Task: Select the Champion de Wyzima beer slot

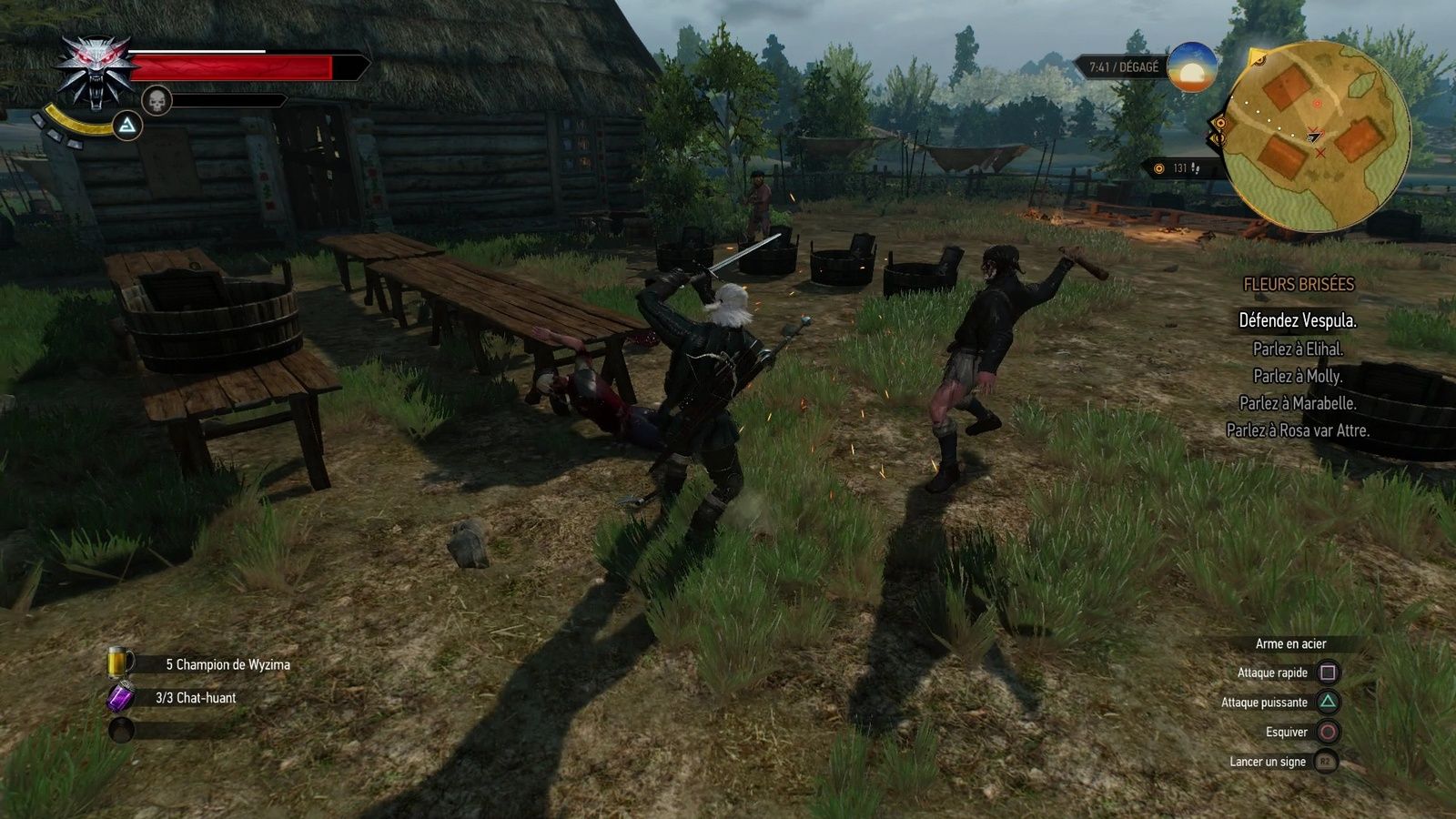Action: pos(120,663)
